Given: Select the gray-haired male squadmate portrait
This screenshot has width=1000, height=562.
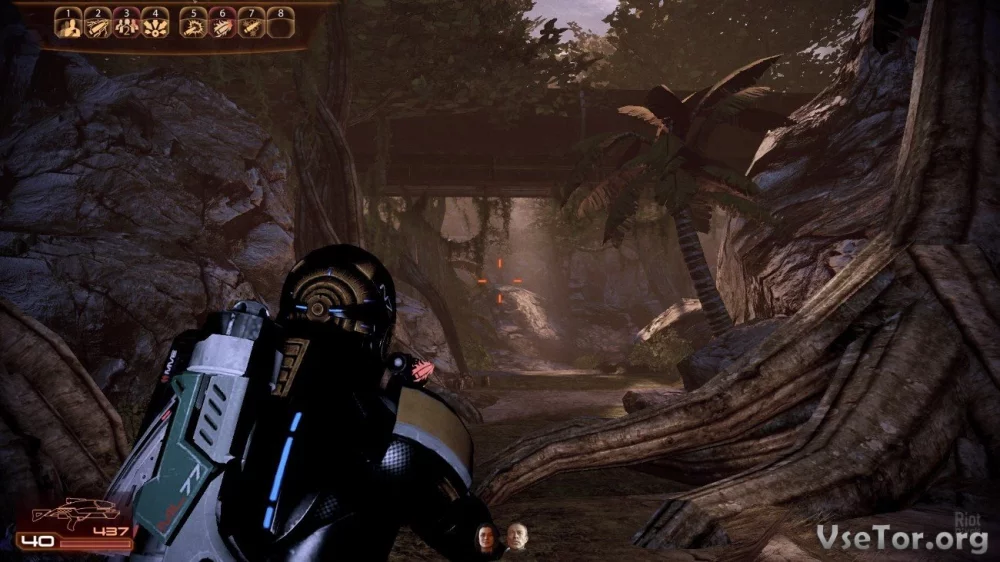Looking at the screenshot, I should click(x=516, y=537).
